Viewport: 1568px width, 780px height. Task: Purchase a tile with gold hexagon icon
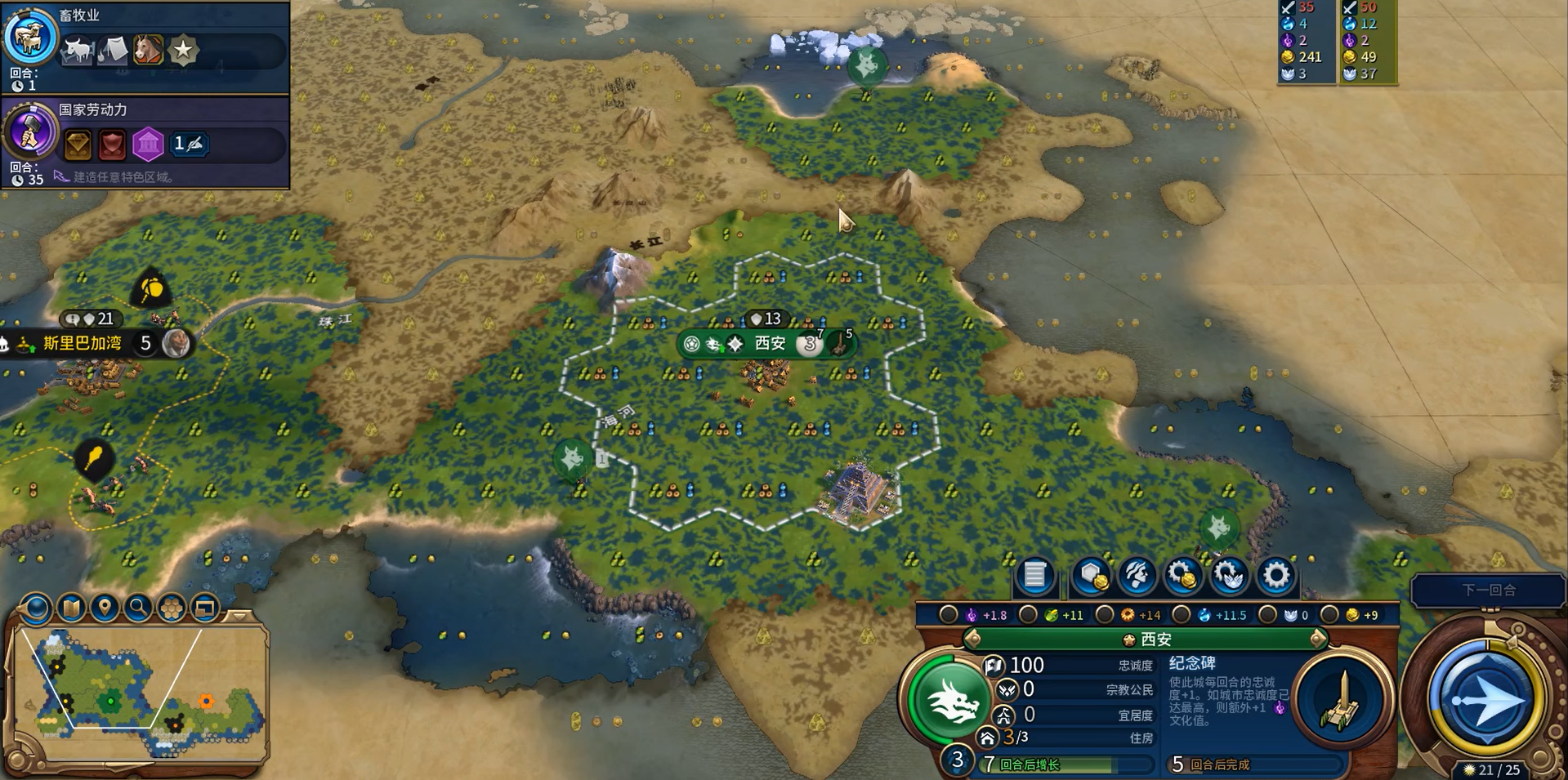(x=1092, y=576)
